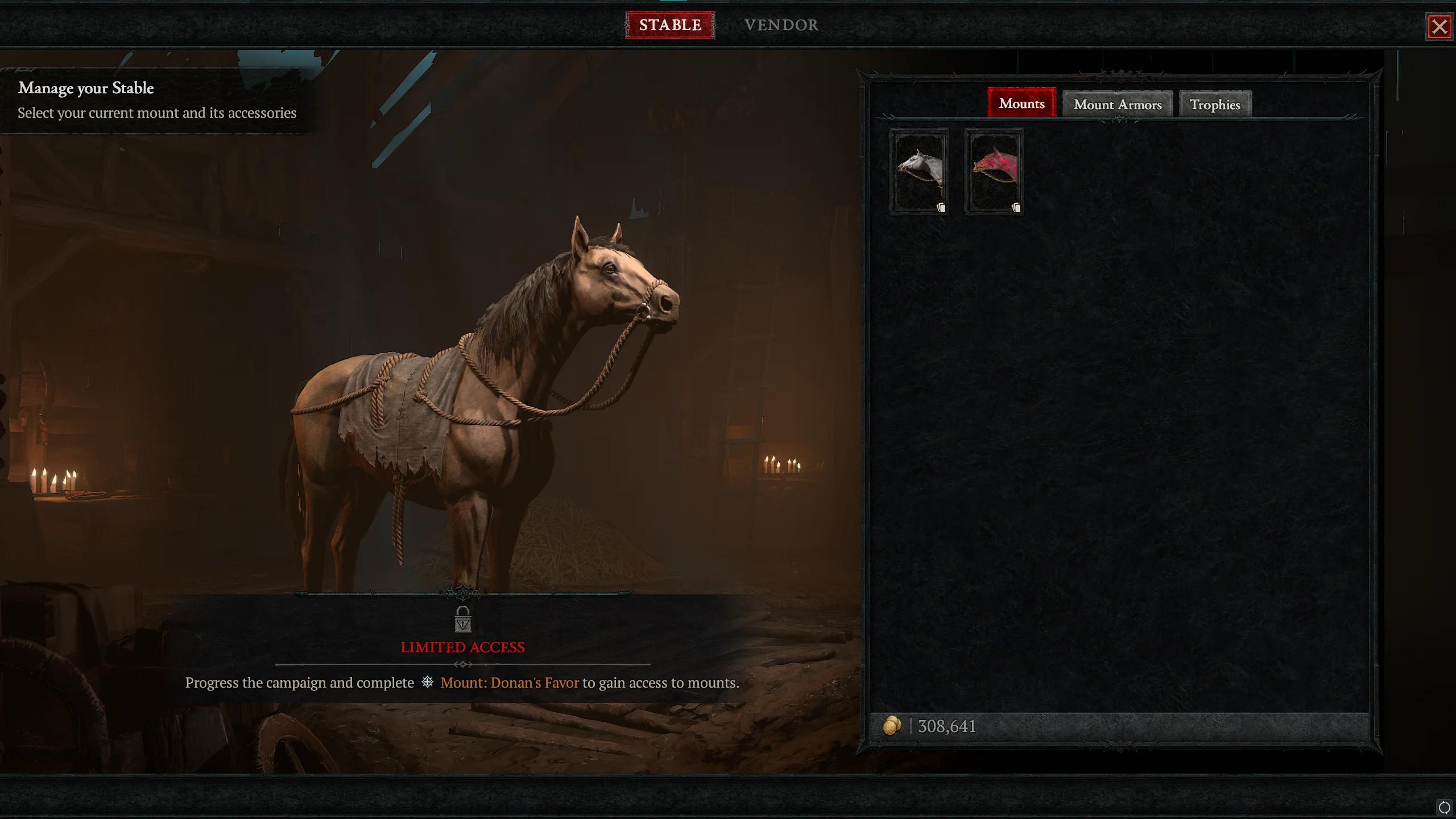The image size is (1456, 819).
Task: Close the stable window
Action: pos(1440,27)
